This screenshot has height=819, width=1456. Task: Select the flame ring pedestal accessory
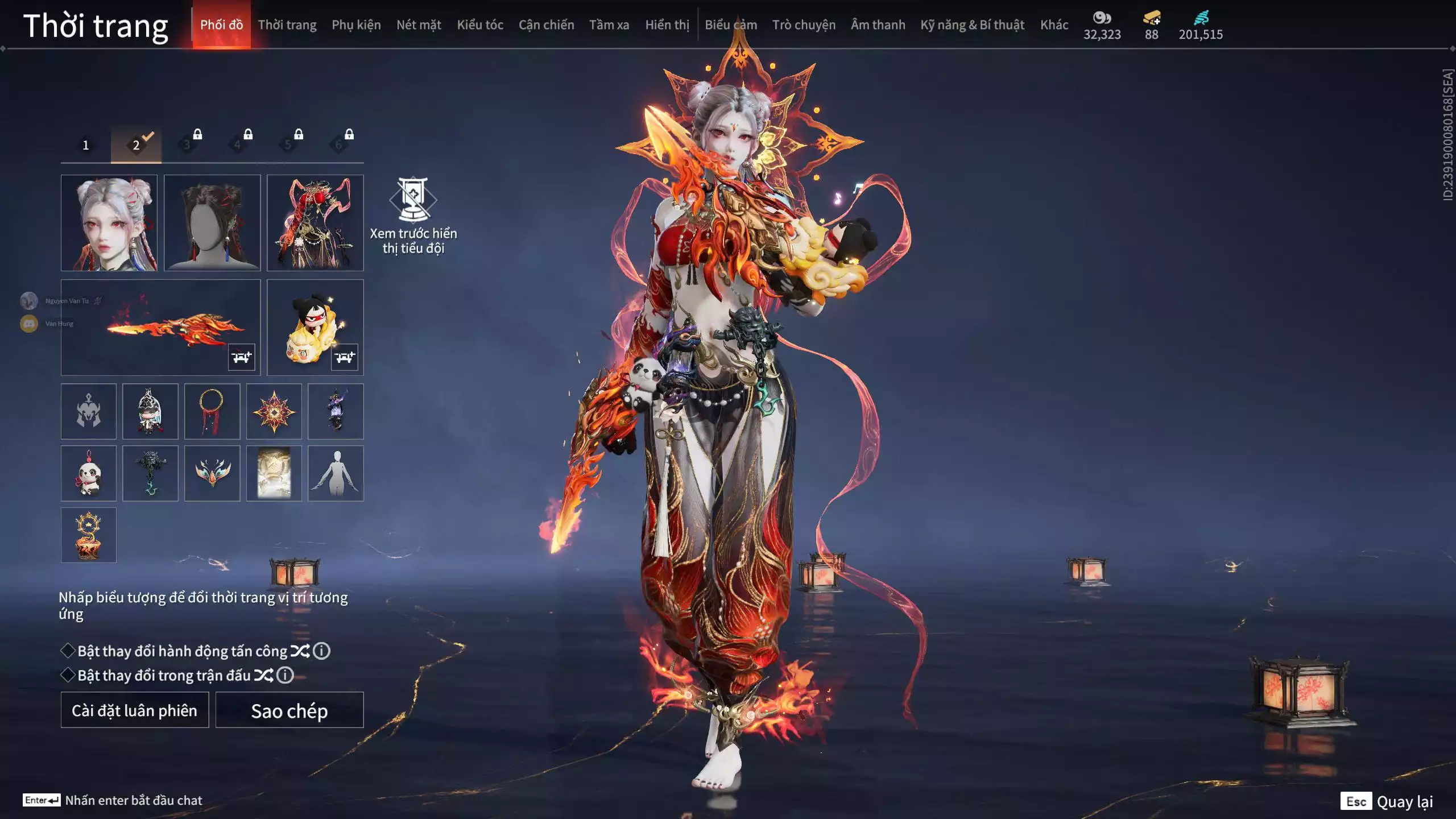89,535
